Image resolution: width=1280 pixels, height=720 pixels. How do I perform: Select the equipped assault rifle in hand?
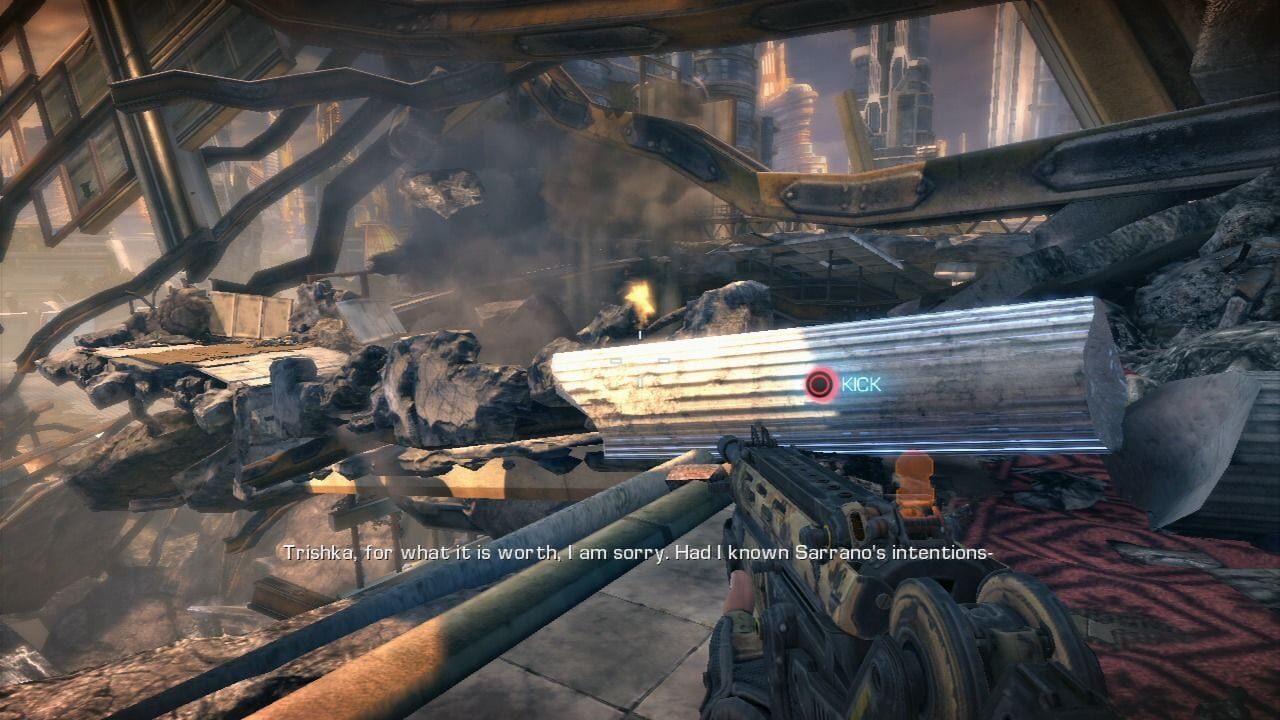[x=800, y=540]
